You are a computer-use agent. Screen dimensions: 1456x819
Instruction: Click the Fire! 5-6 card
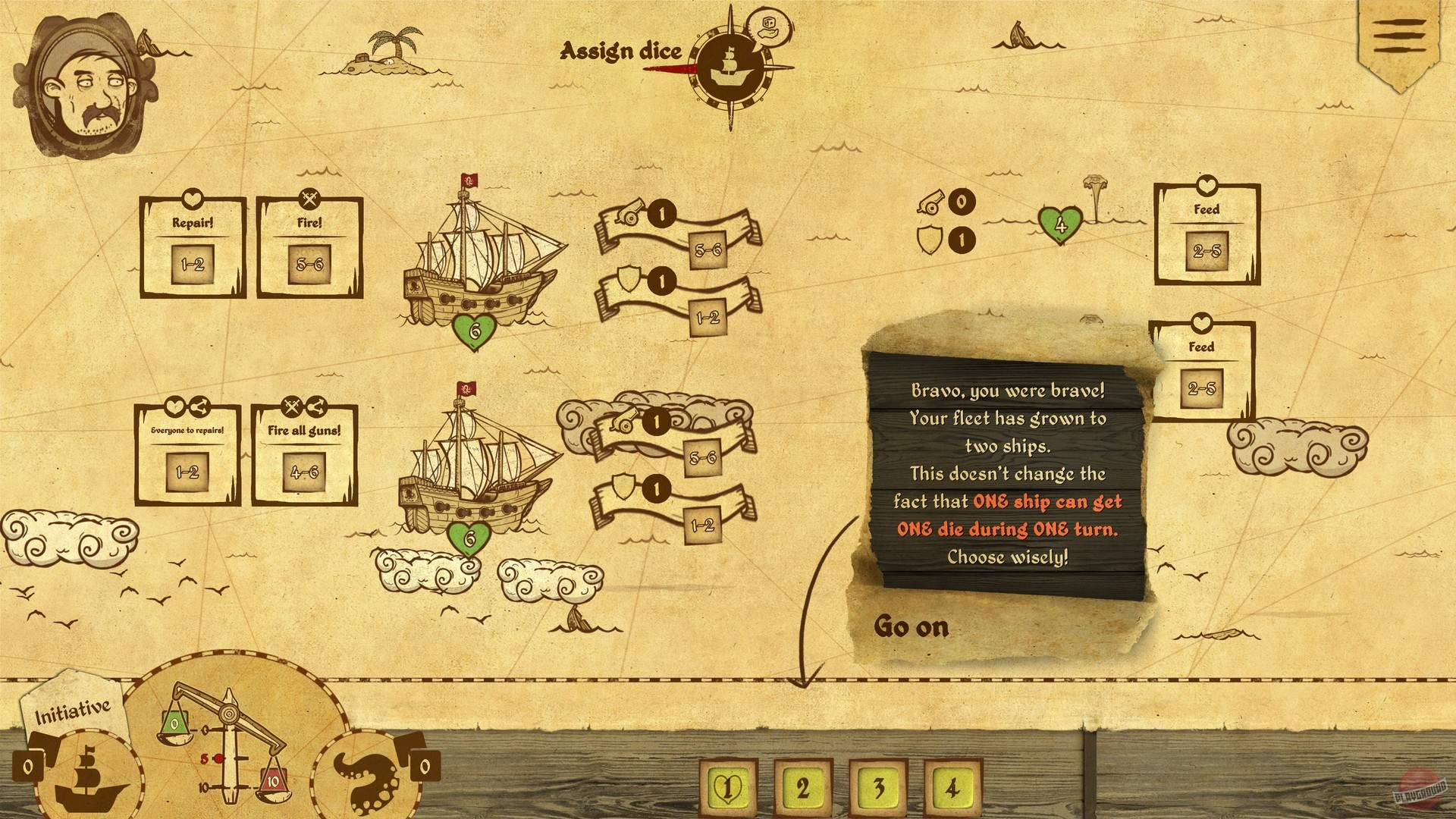click(308, 243)
